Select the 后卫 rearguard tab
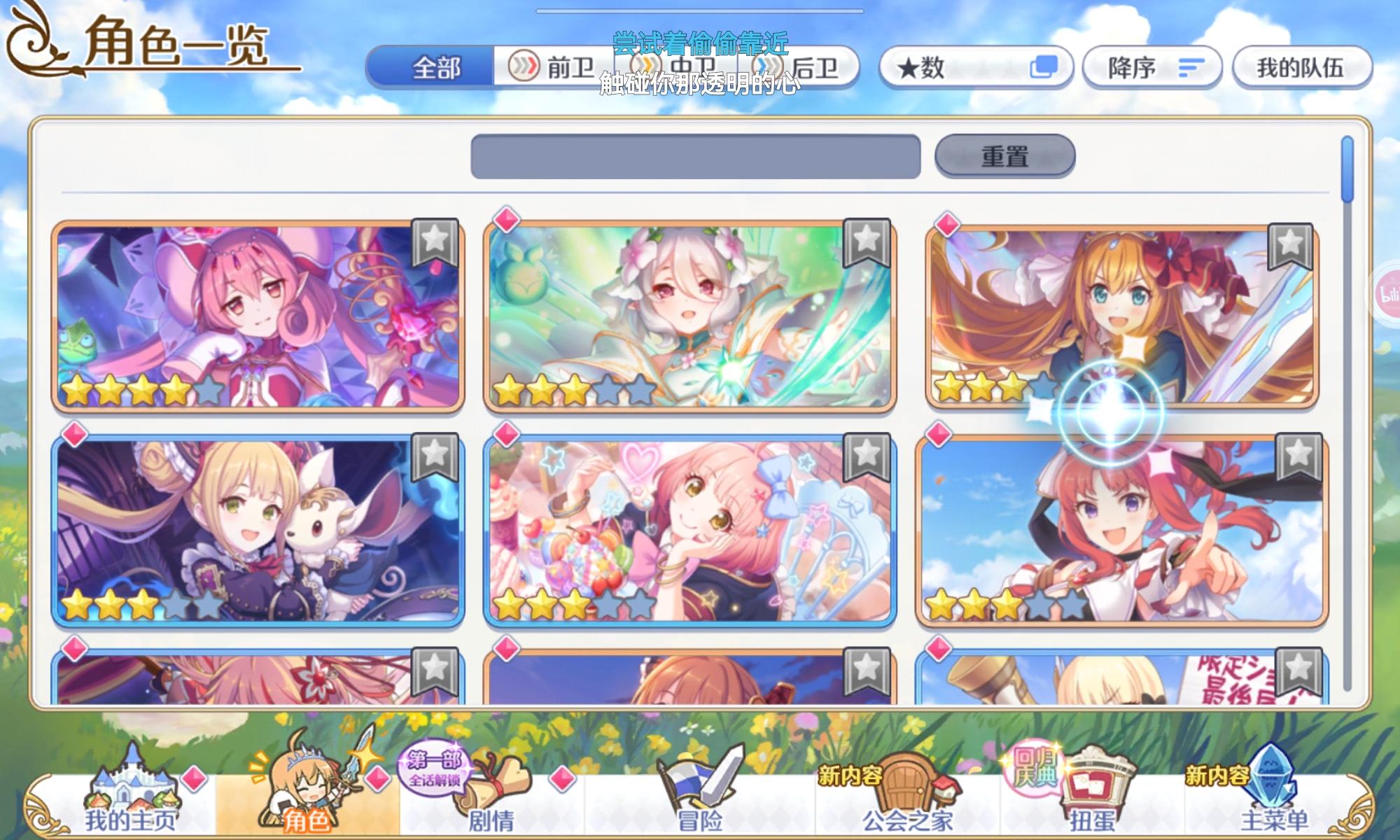Image resolution: width=1400 pixels, height=840 pixels. [805, 66]
